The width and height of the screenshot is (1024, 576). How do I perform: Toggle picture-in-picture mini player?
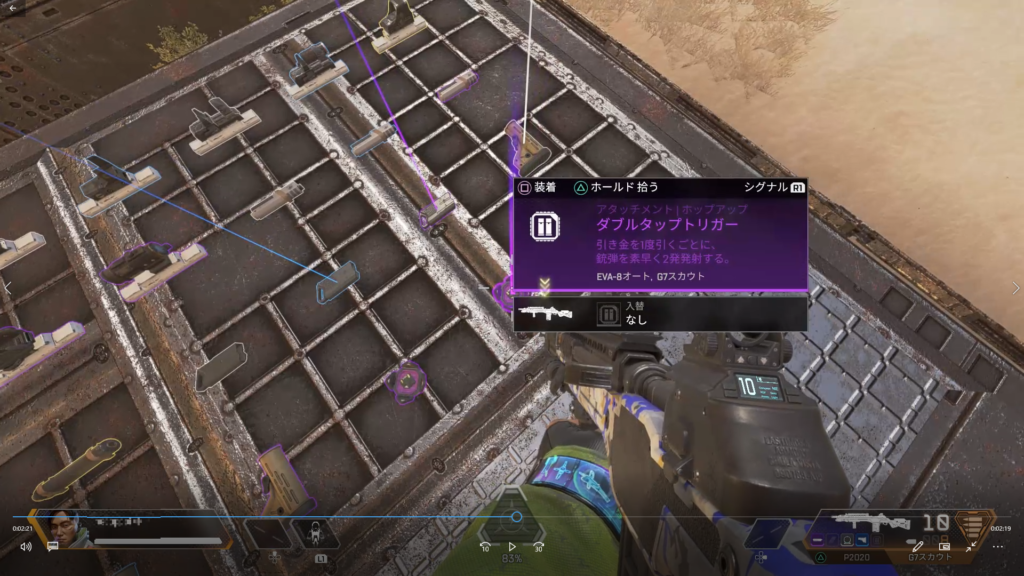[944, 547]
